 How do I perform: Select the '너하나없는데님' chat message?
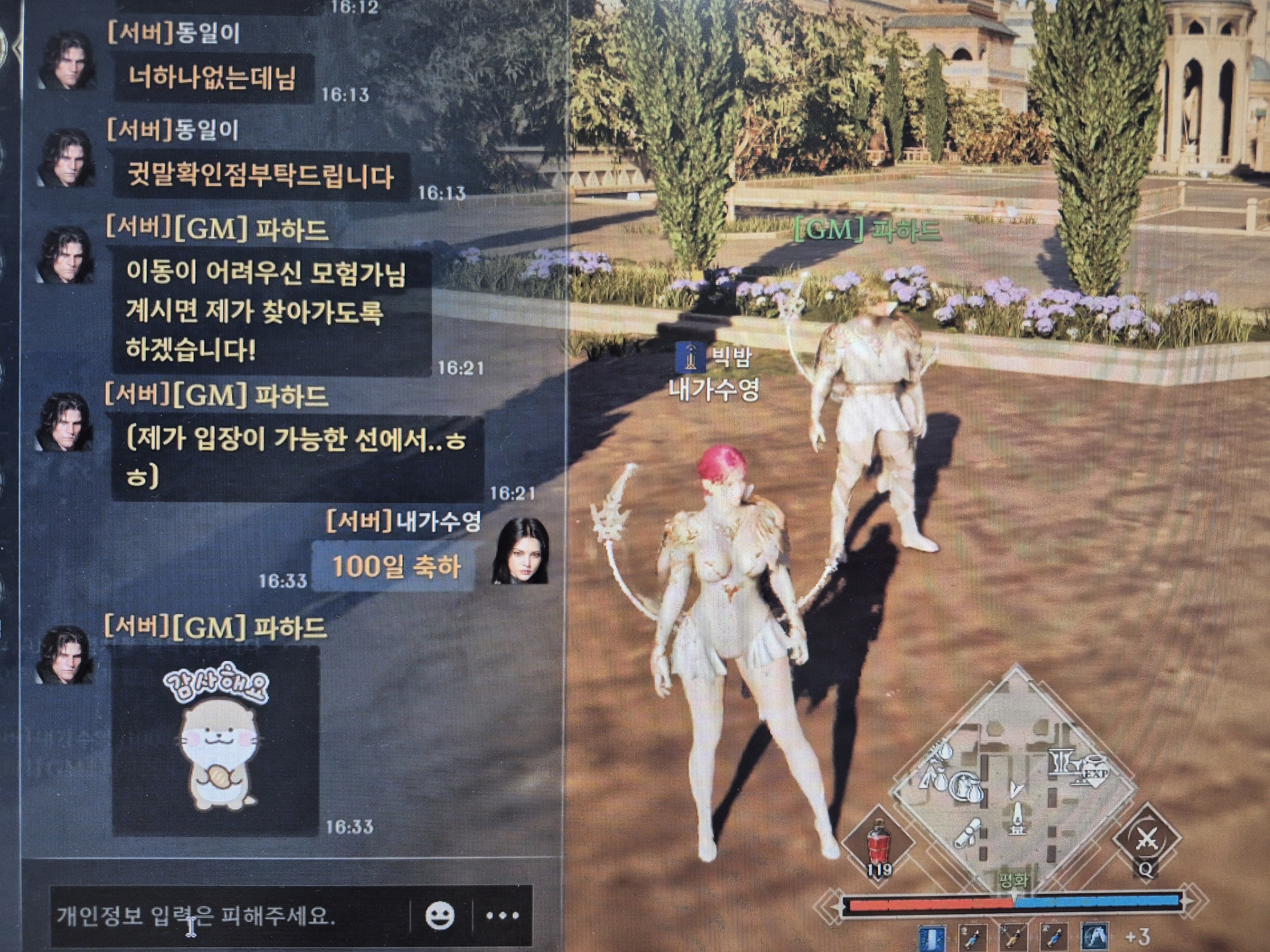[212, 79]
